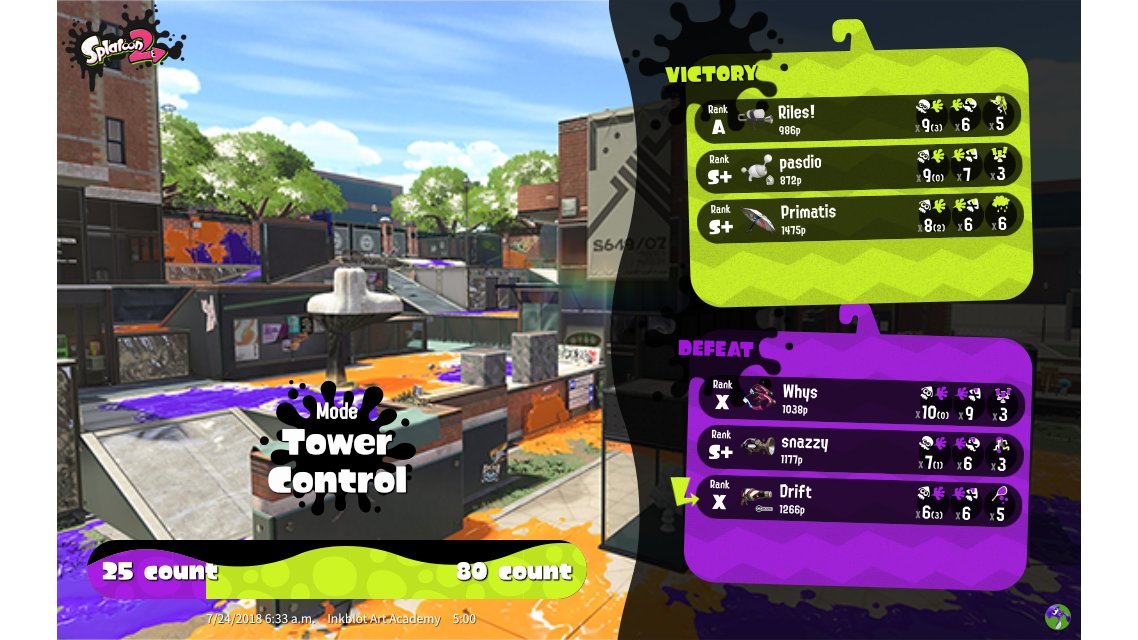This screenshot has height=640, width=1138.
Task: Click the round green icon in the corner
Action: (1058, 616)
